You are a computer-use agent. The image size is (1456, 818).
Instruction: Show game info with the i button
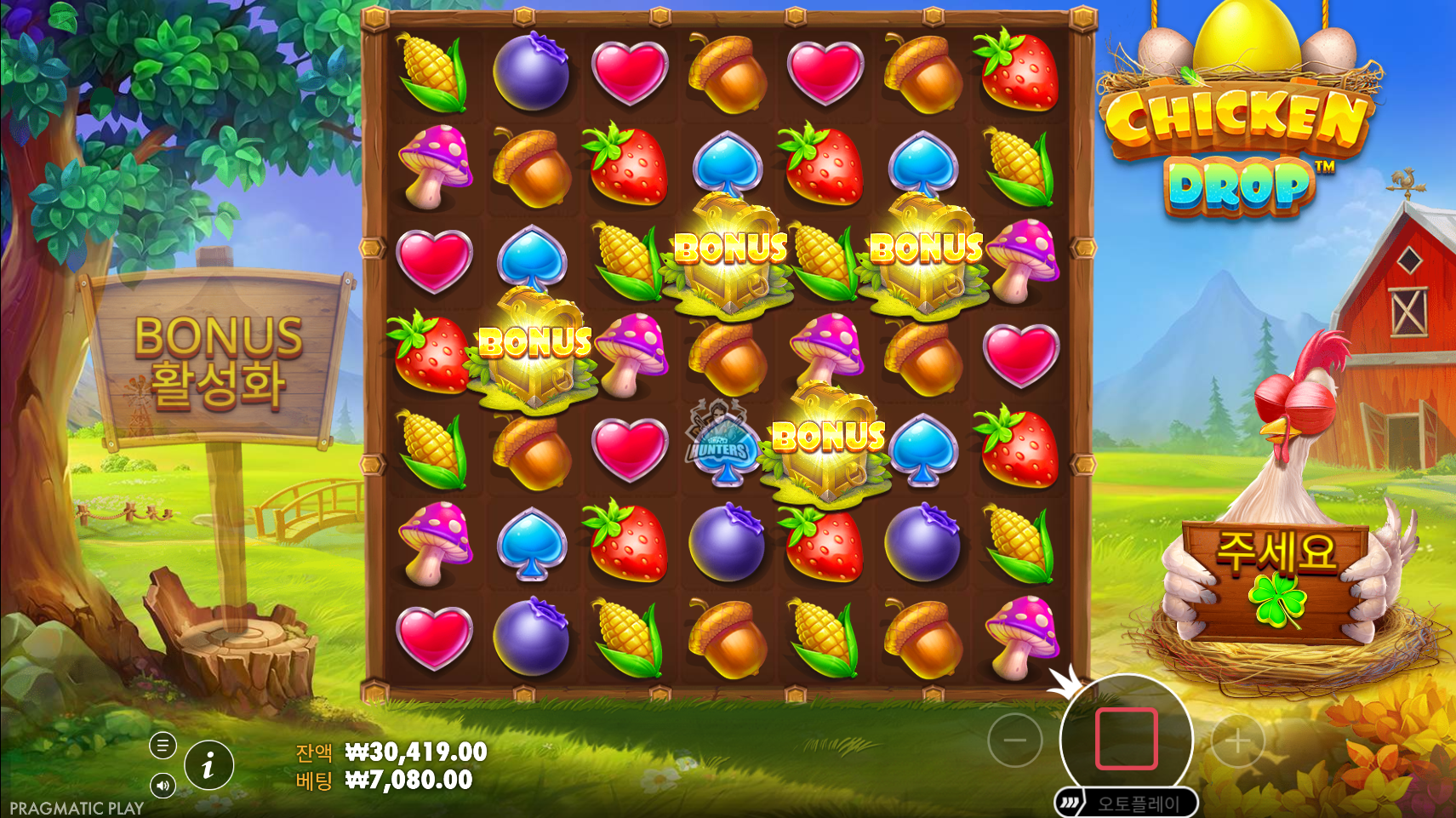coord(208,765)
